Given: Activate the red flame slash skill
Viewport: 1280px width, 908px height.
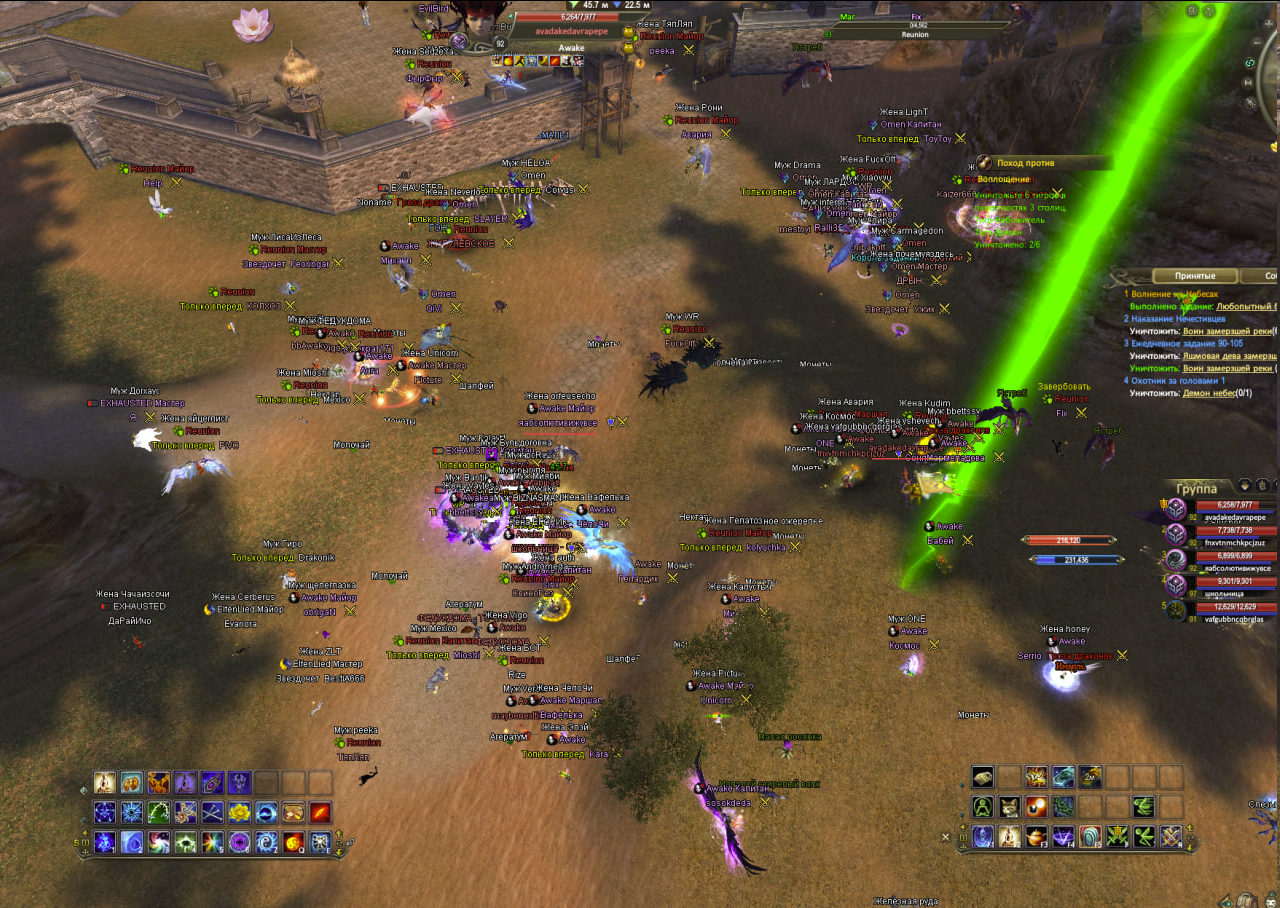Looking at the screenshot, I should [320, 812].
